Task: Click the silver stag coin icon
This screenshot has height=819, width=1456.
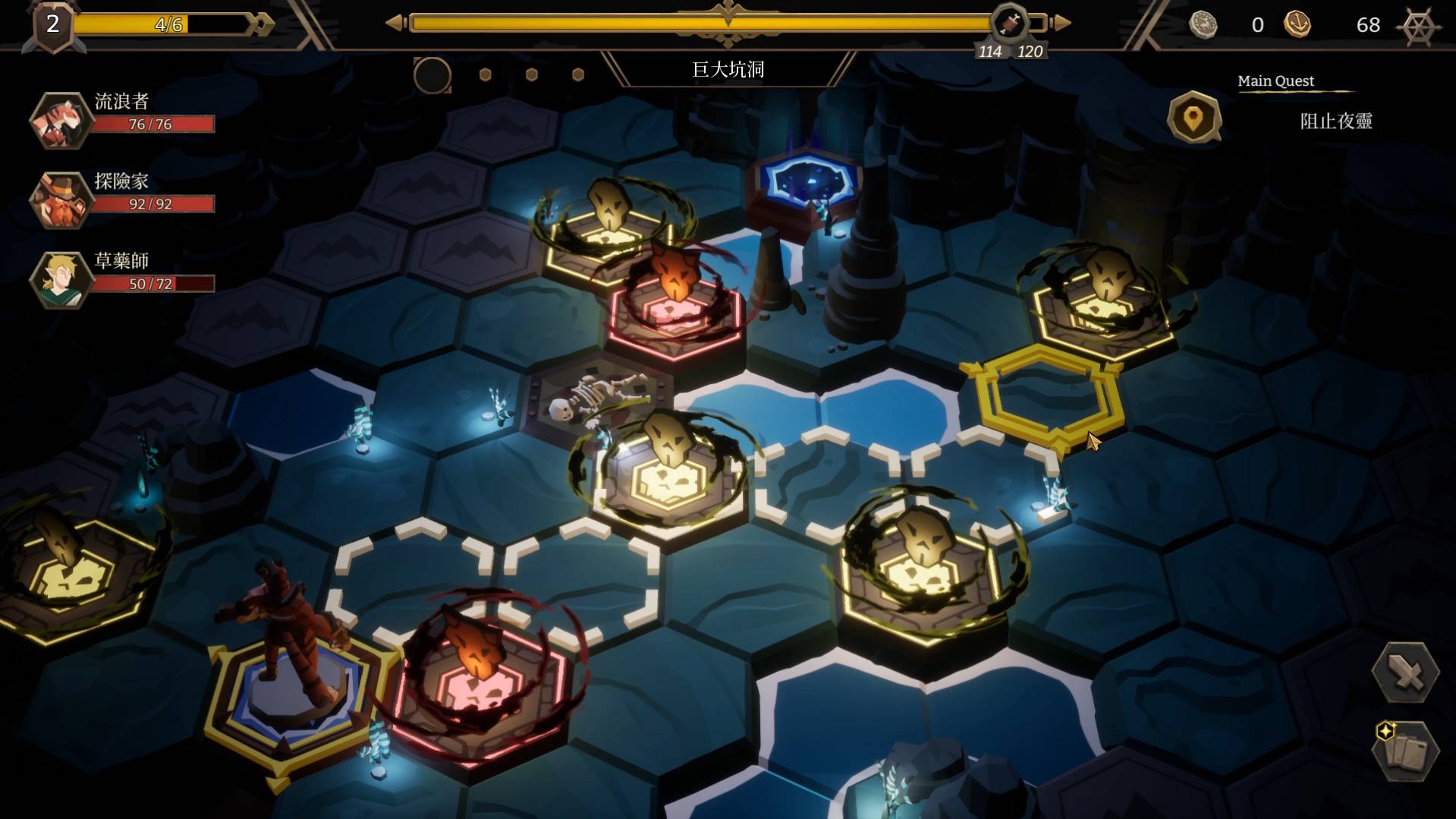Action: tap(1203, 25)
